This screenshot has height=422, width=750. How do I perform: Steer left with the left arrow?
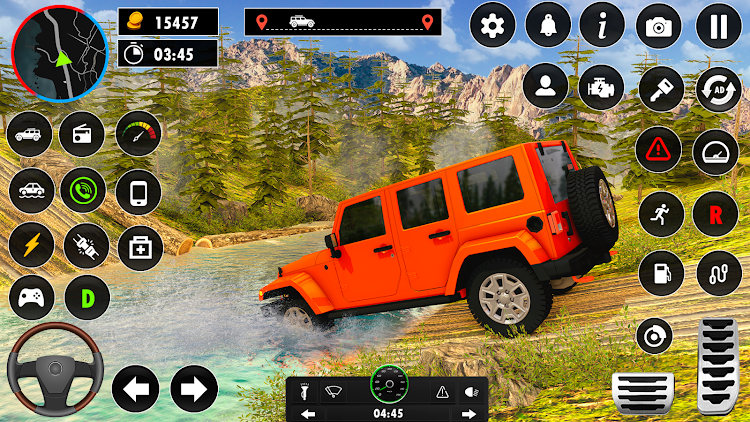coord(135,389)
